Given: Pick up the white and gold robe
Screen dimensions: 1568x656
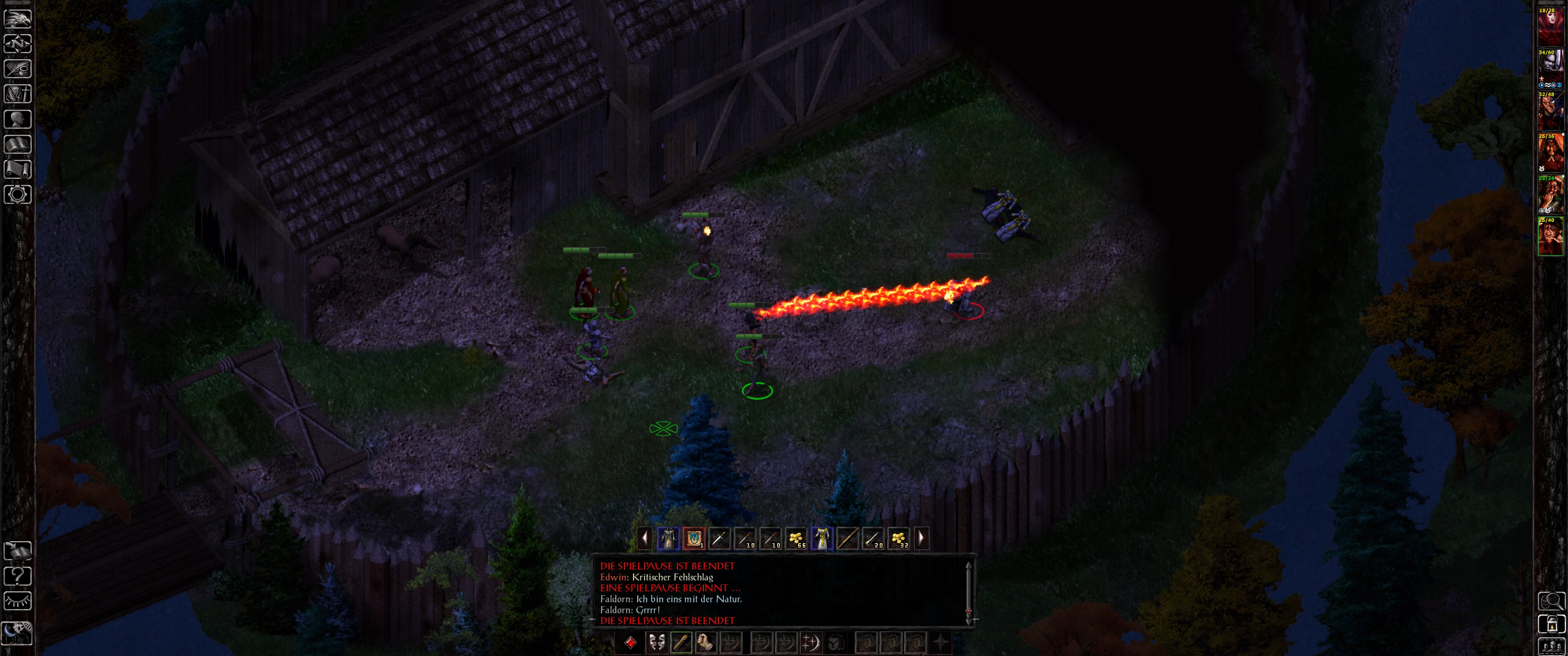Looking at the screenshot, I should point(822,538).
